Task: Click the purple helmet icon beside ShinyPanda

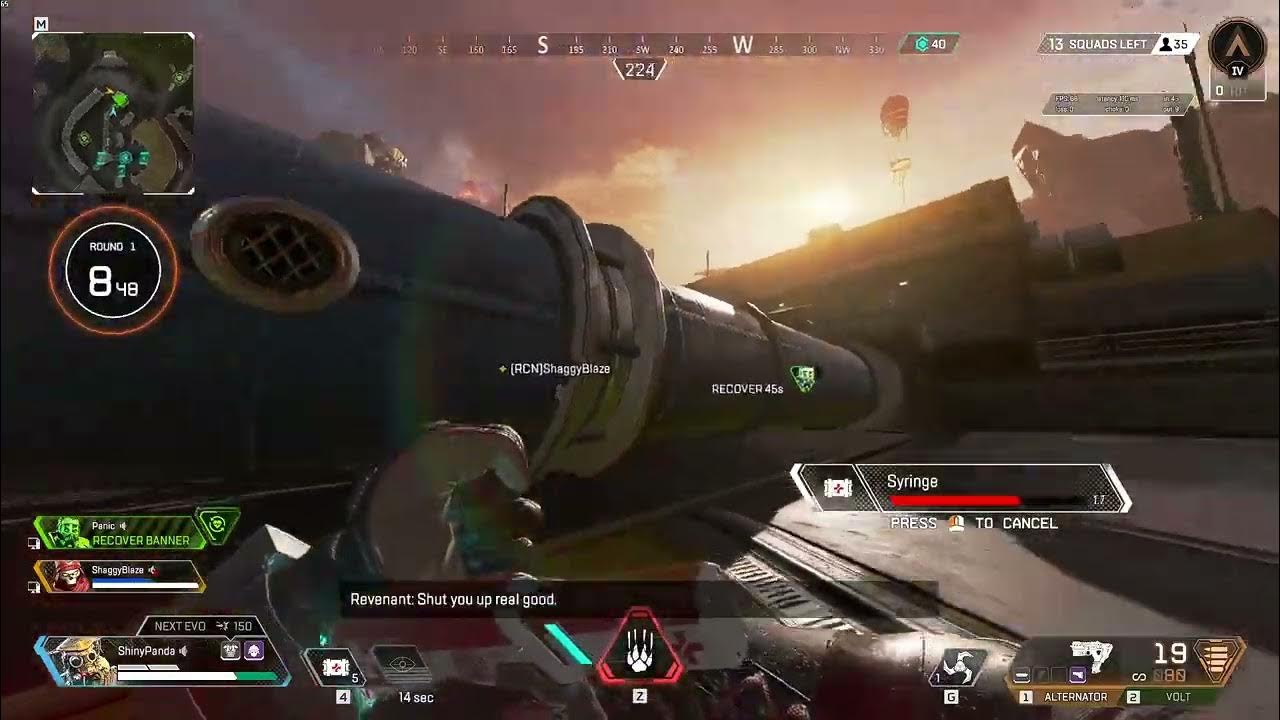Action: (254, 651)
